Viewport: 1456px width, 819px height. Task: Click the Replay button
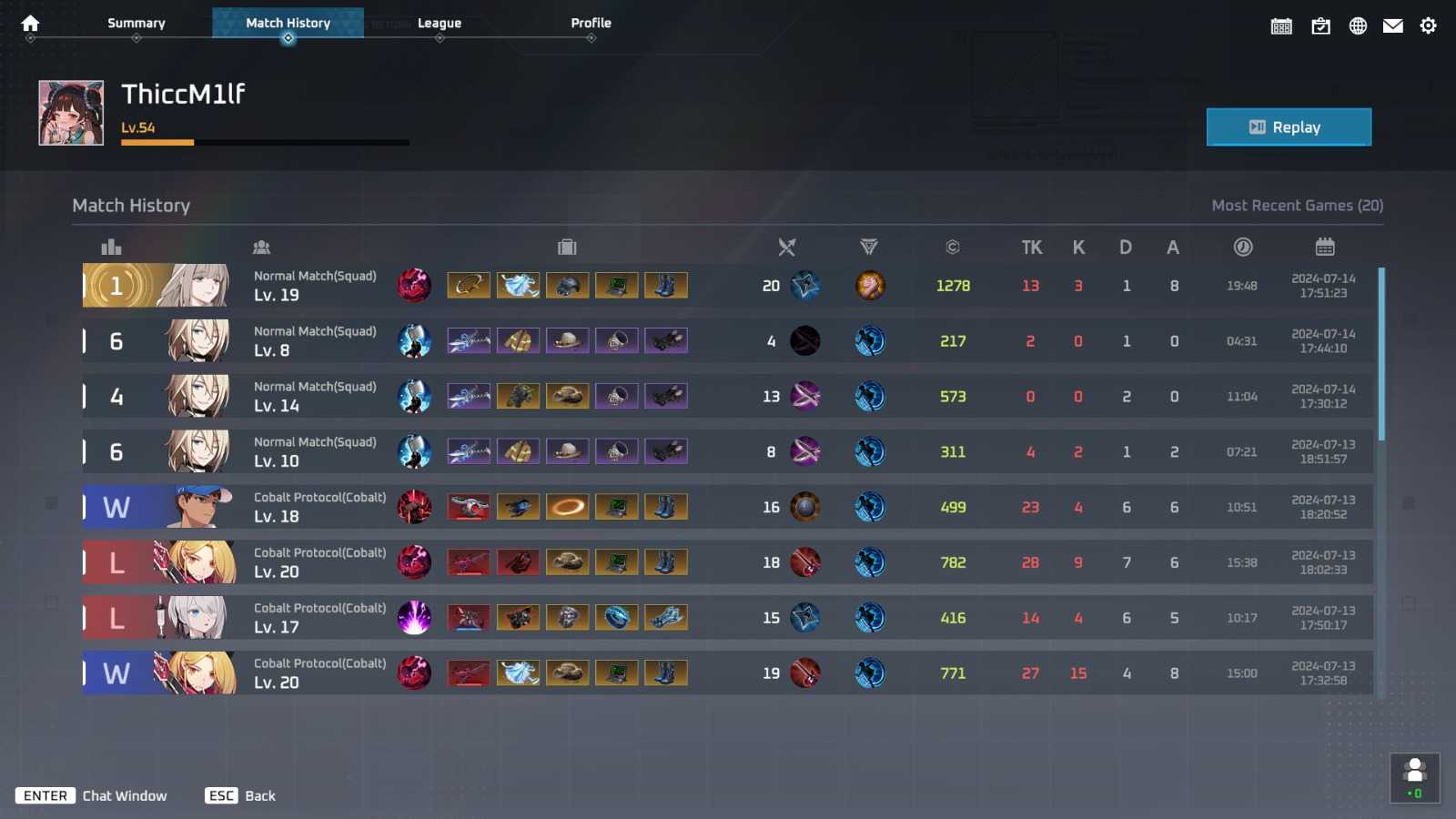point(1289,126)
